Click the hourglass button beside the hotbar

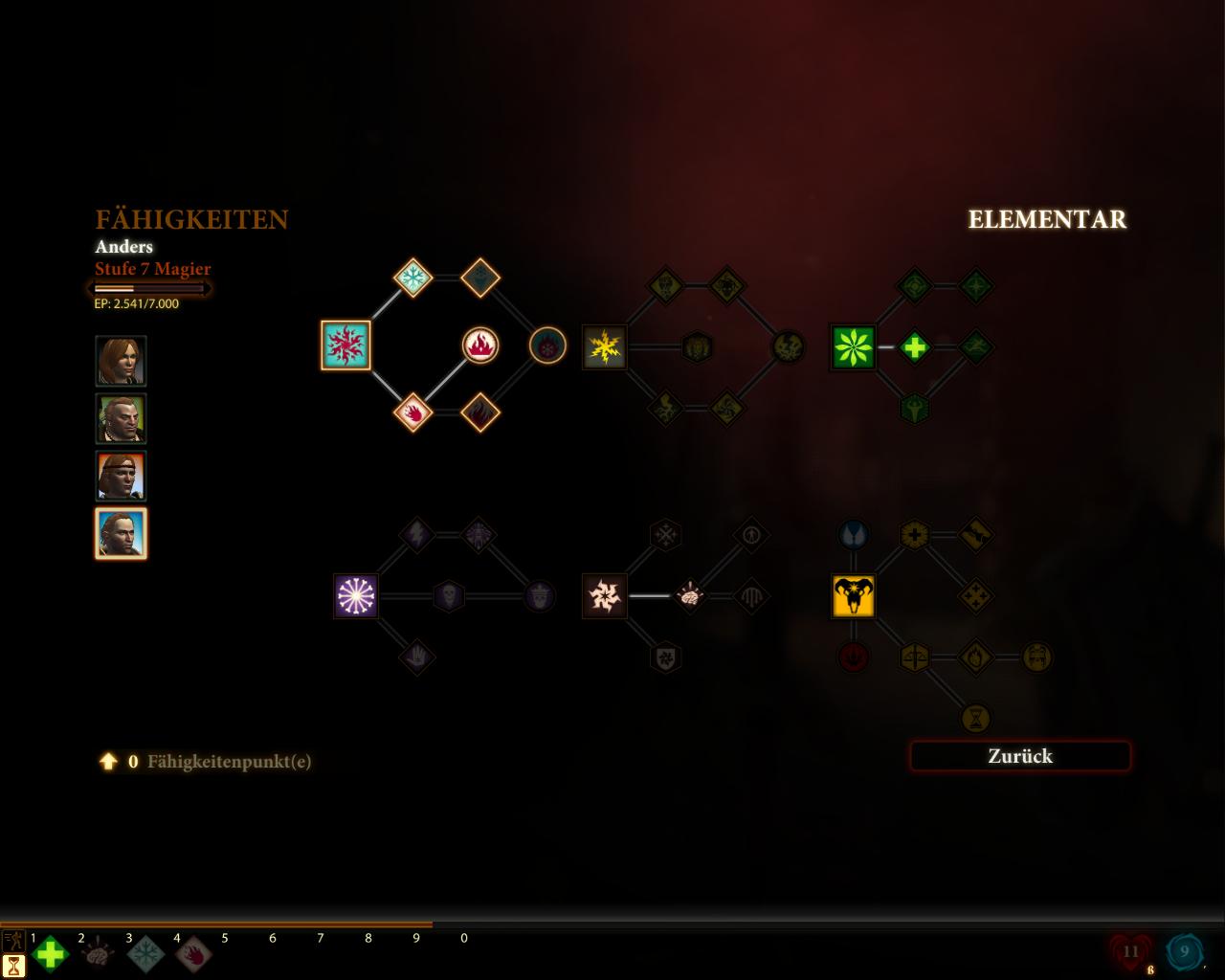click(x=14, y=965)
